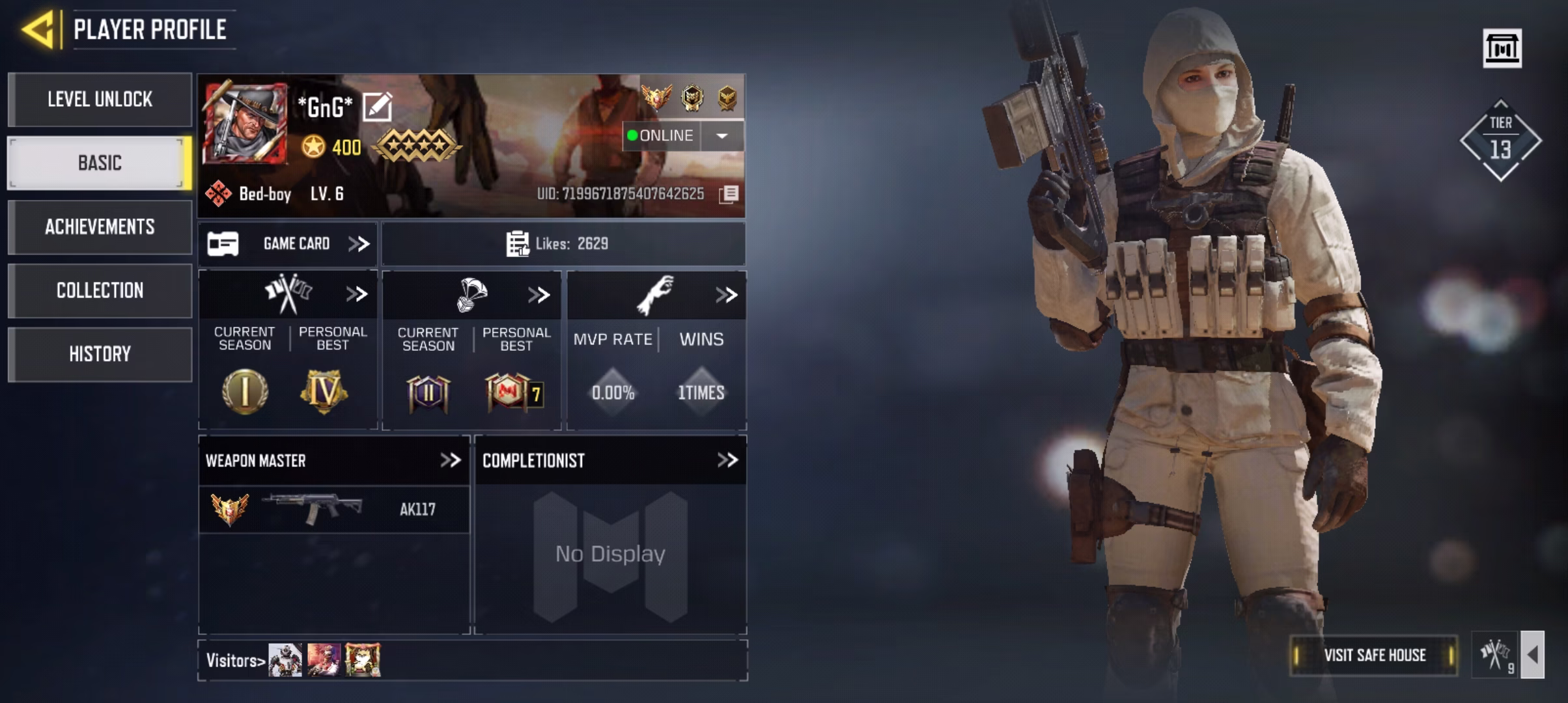The height and width of the screenshot is (703, 1568).
Task: Open the Level Unlock tab
Action: coord(100,100)
